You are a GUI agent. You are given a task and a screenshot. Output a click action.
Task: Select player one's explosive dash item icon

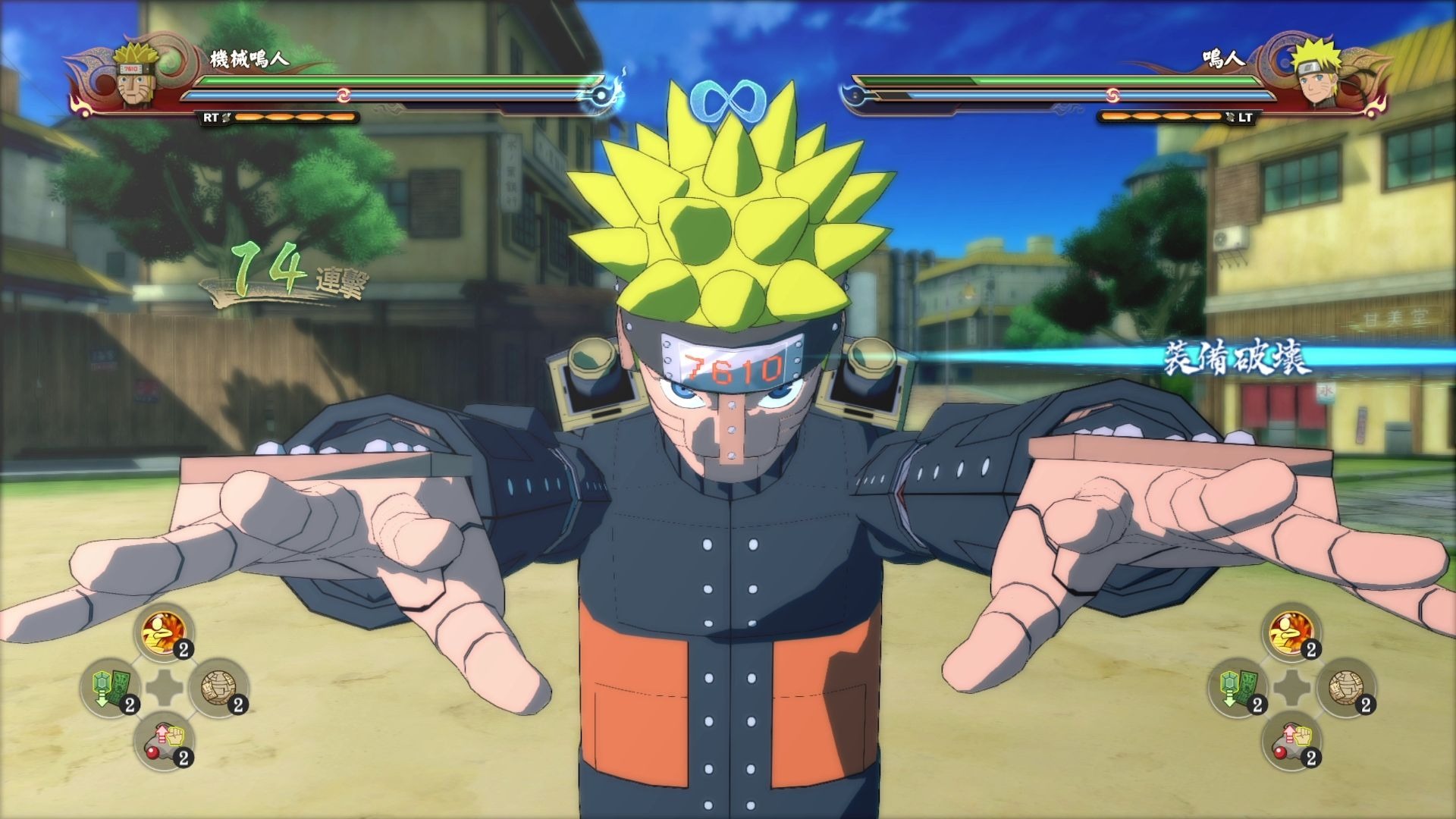[x=163, y=632]
